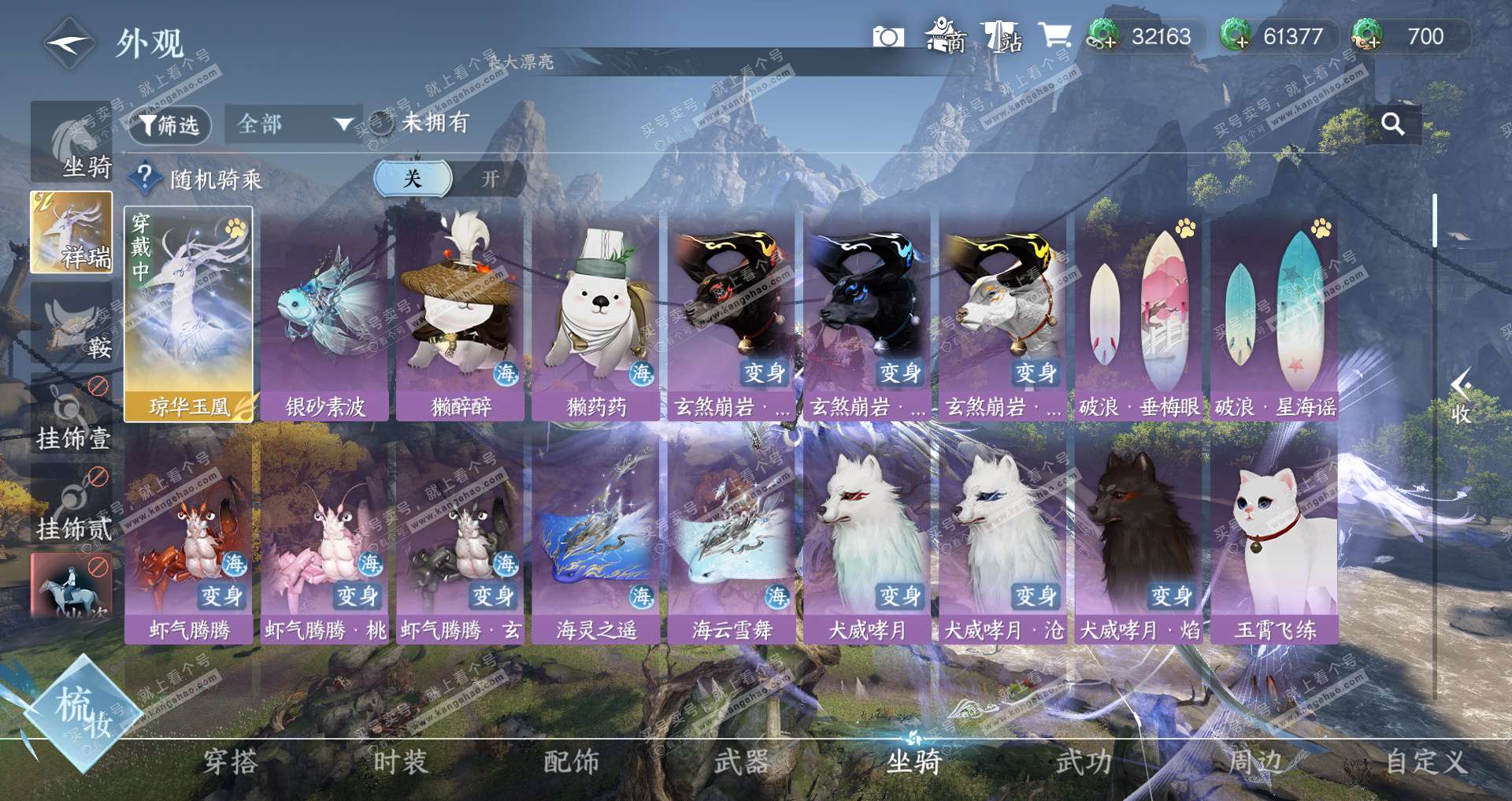Pick the 海灵之遥 mount card
The height and width of the screenshot is (801, 1512).
click(x=596, y=537)
